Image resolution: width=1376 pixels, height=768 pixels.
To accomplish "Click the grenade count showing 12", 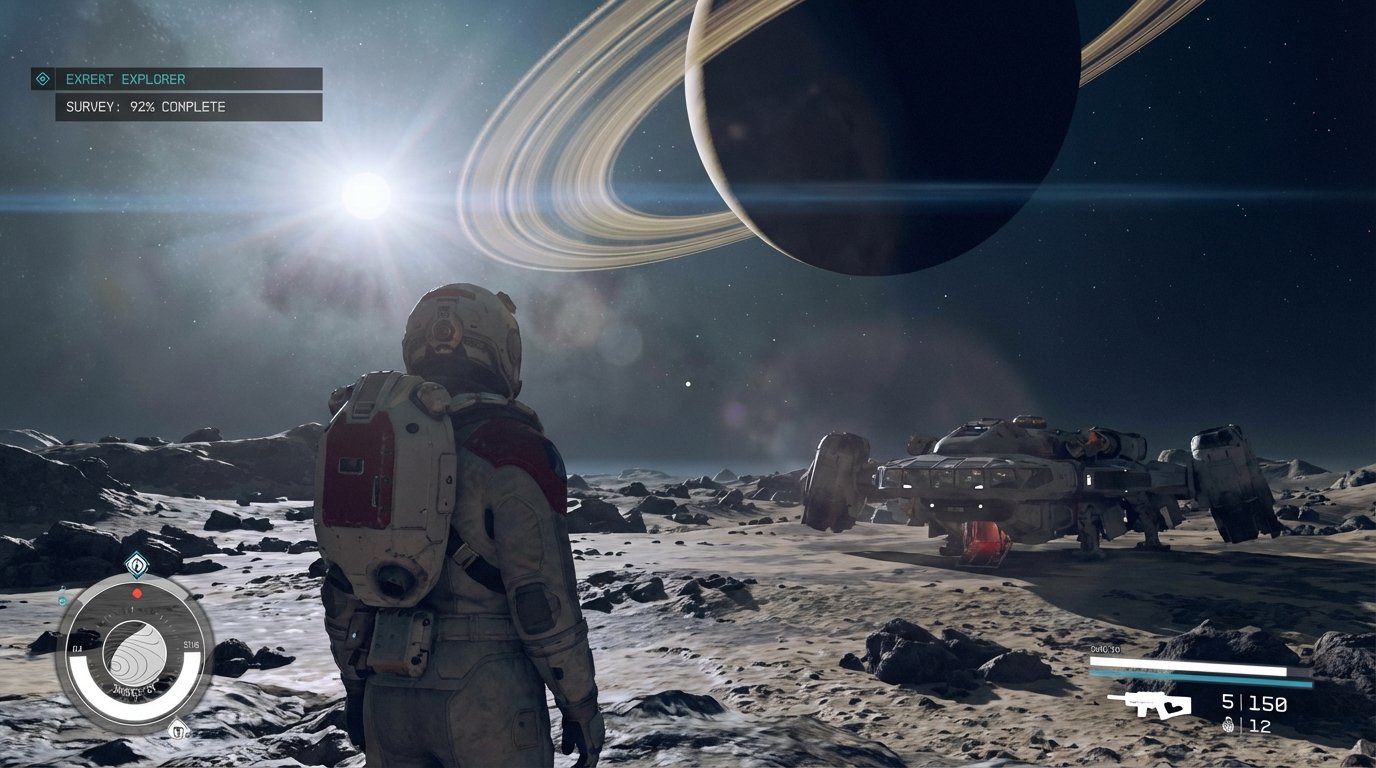I will [1258, 724].
